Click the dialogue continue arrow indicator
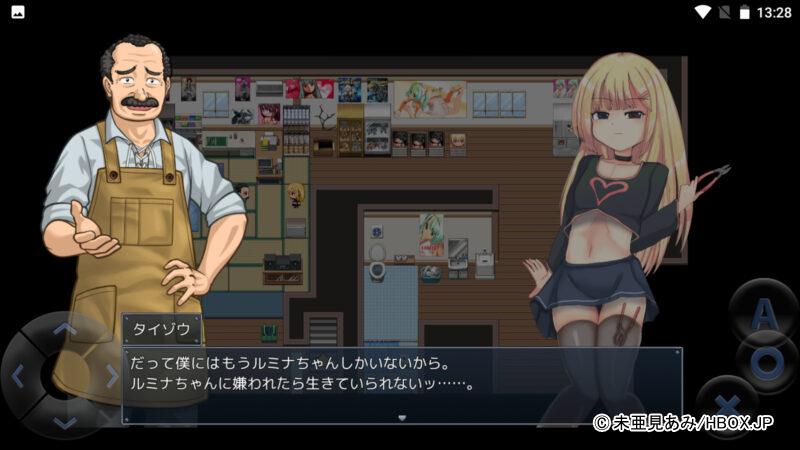 click(x=401, y=418)
